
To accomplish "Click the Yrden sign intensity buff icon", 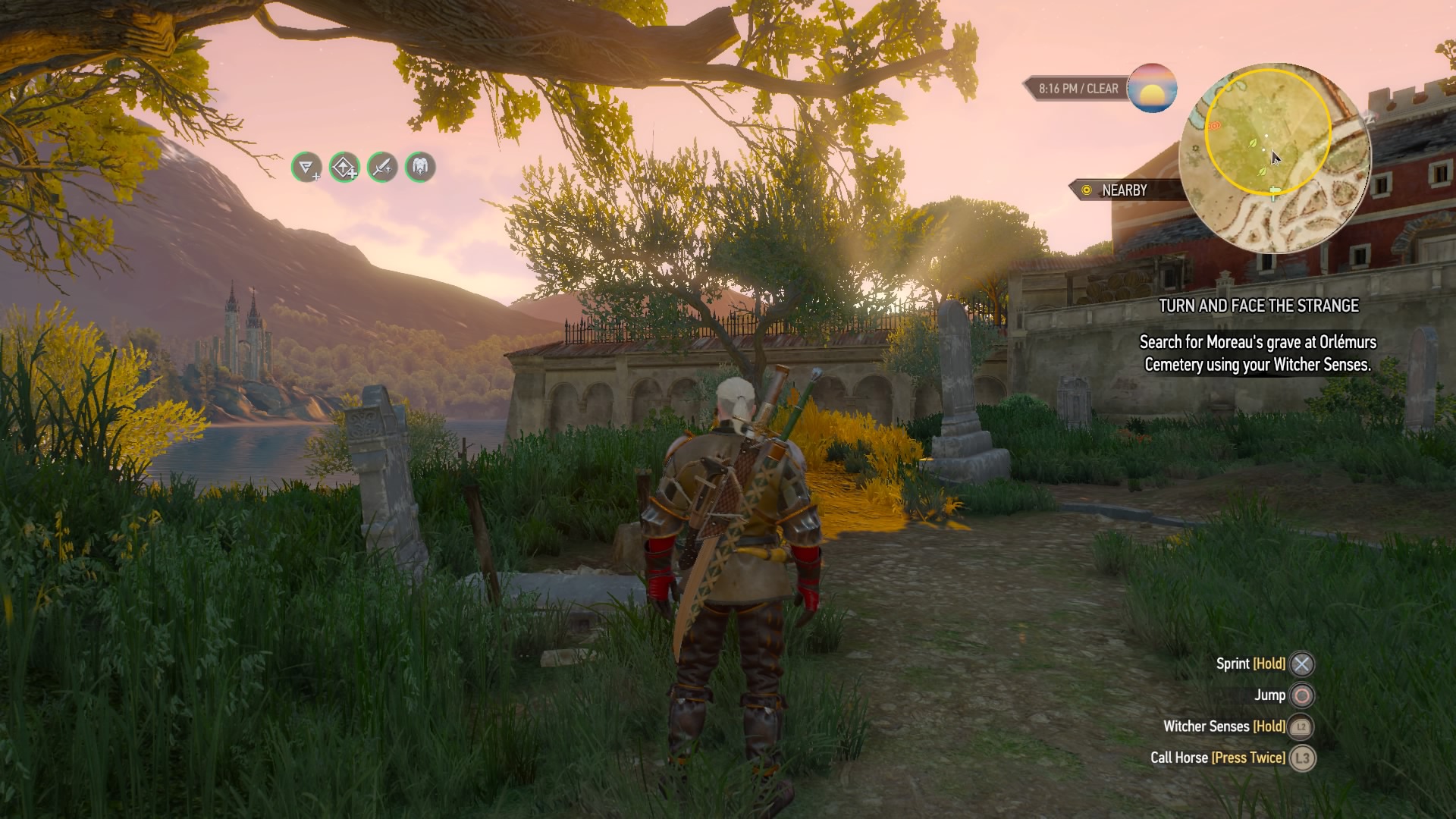I will 306,167.
